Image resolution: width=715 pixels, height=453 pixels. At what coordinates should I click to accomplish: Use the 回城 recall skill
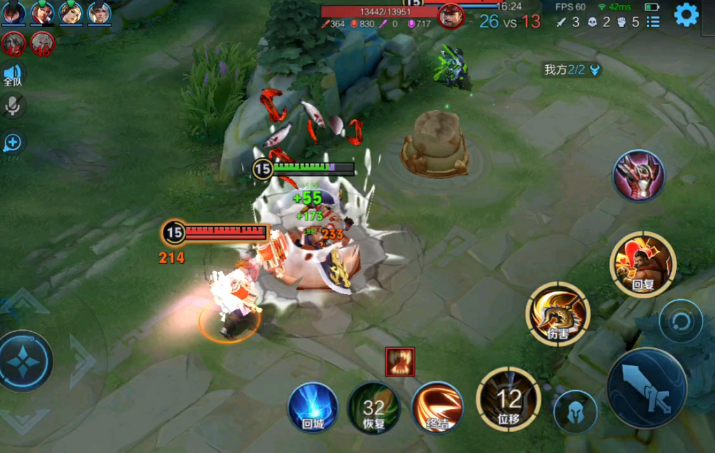[312, 408]
